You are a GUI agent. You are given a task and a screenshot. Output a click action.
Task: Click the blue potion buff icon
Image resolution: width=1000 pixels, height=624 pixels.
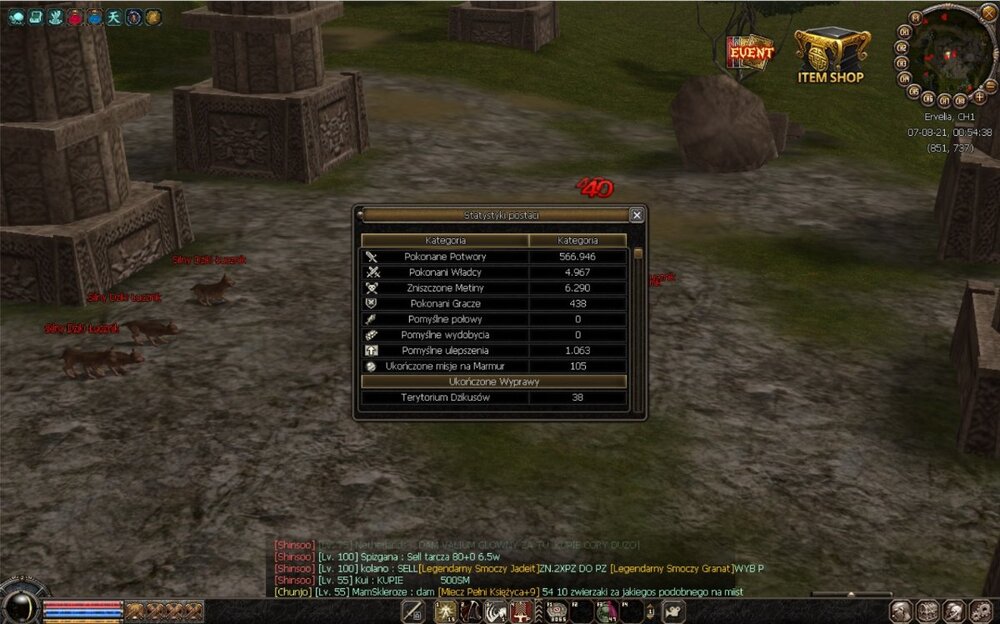pos(95,17)
